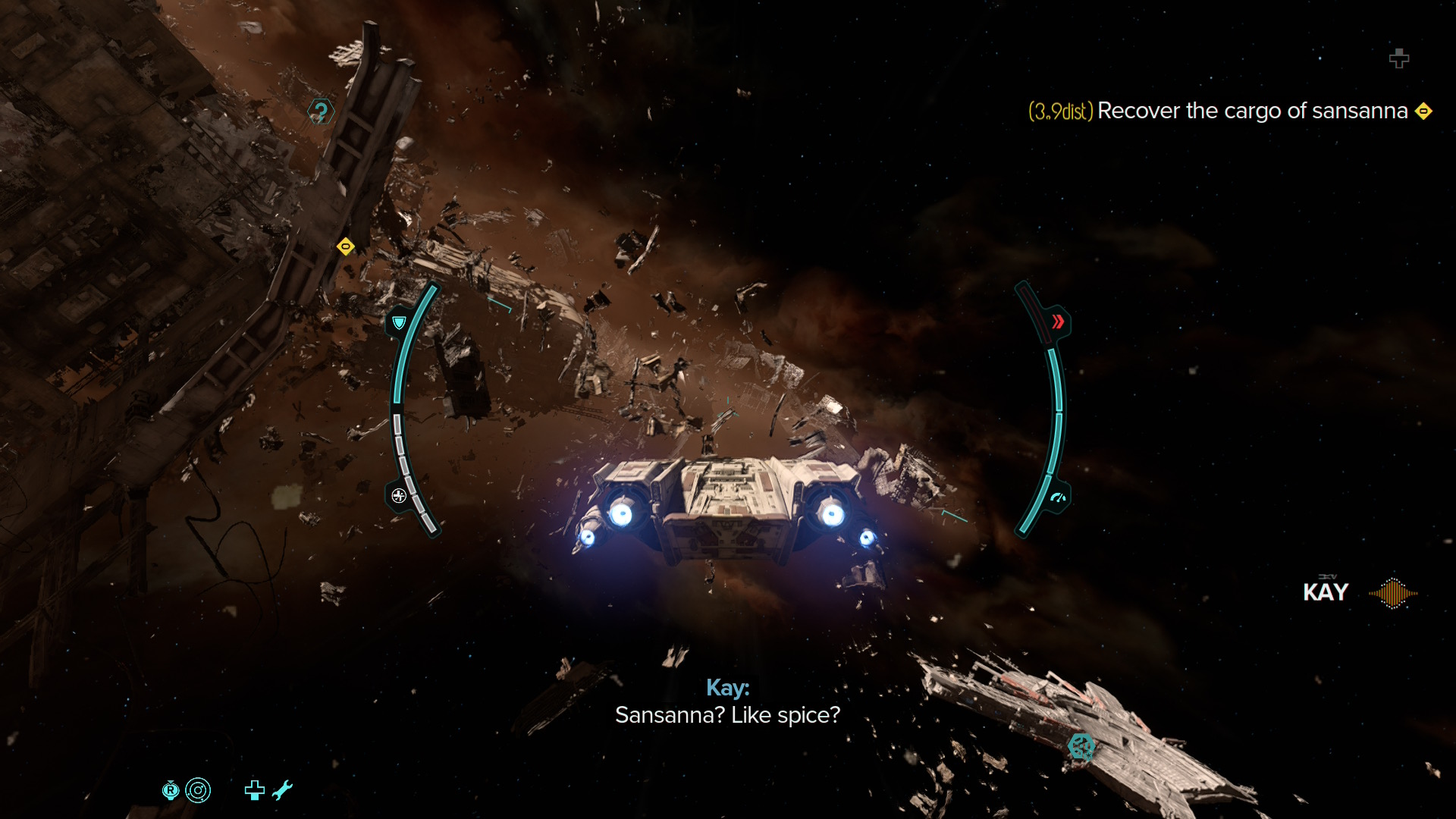
Task: Click the teal hexagon wreck marker
Action: tap(1081, 746)
